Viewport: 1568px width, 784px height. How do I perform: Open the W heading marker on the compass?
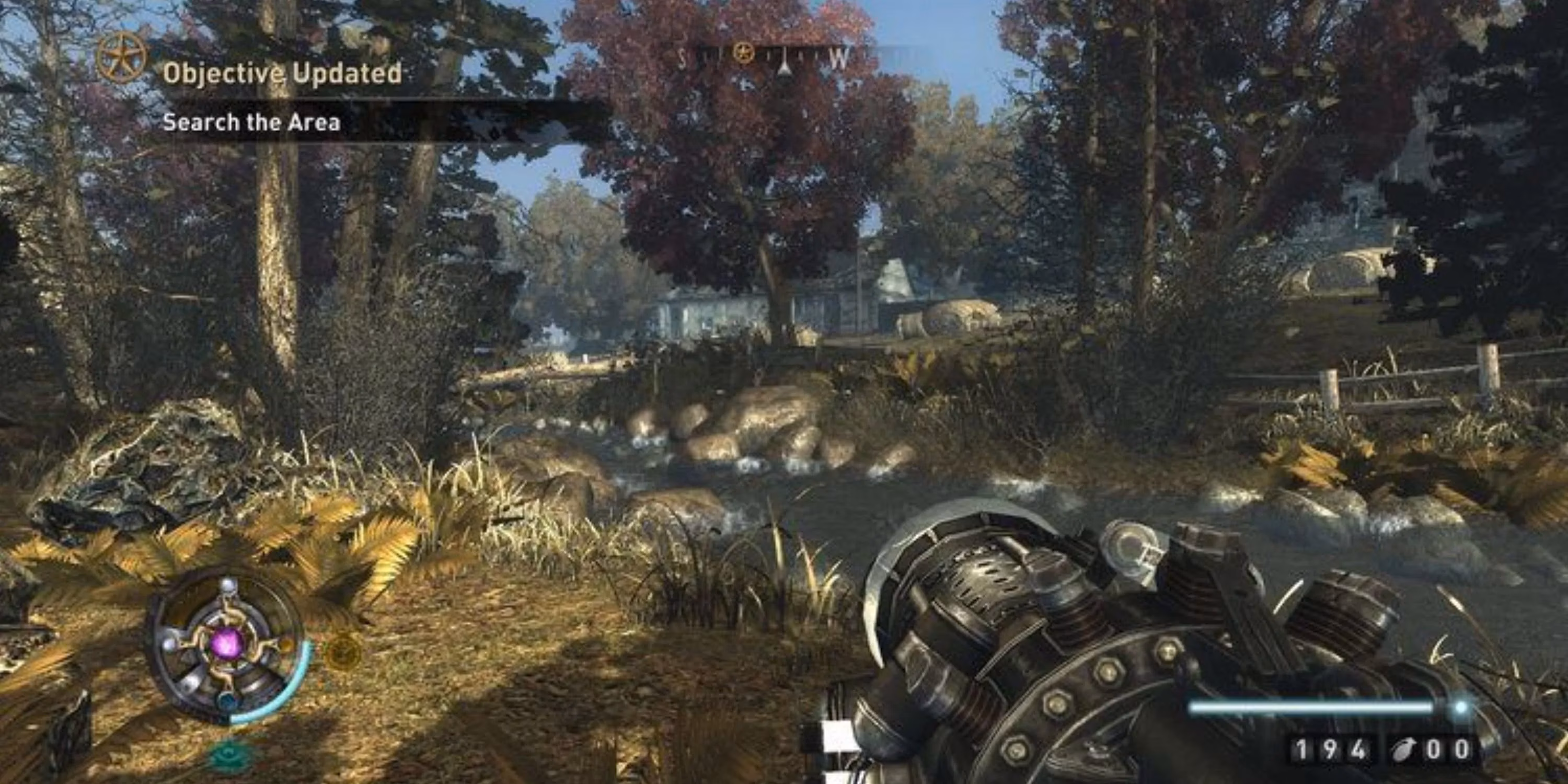(x=840, y=55)
